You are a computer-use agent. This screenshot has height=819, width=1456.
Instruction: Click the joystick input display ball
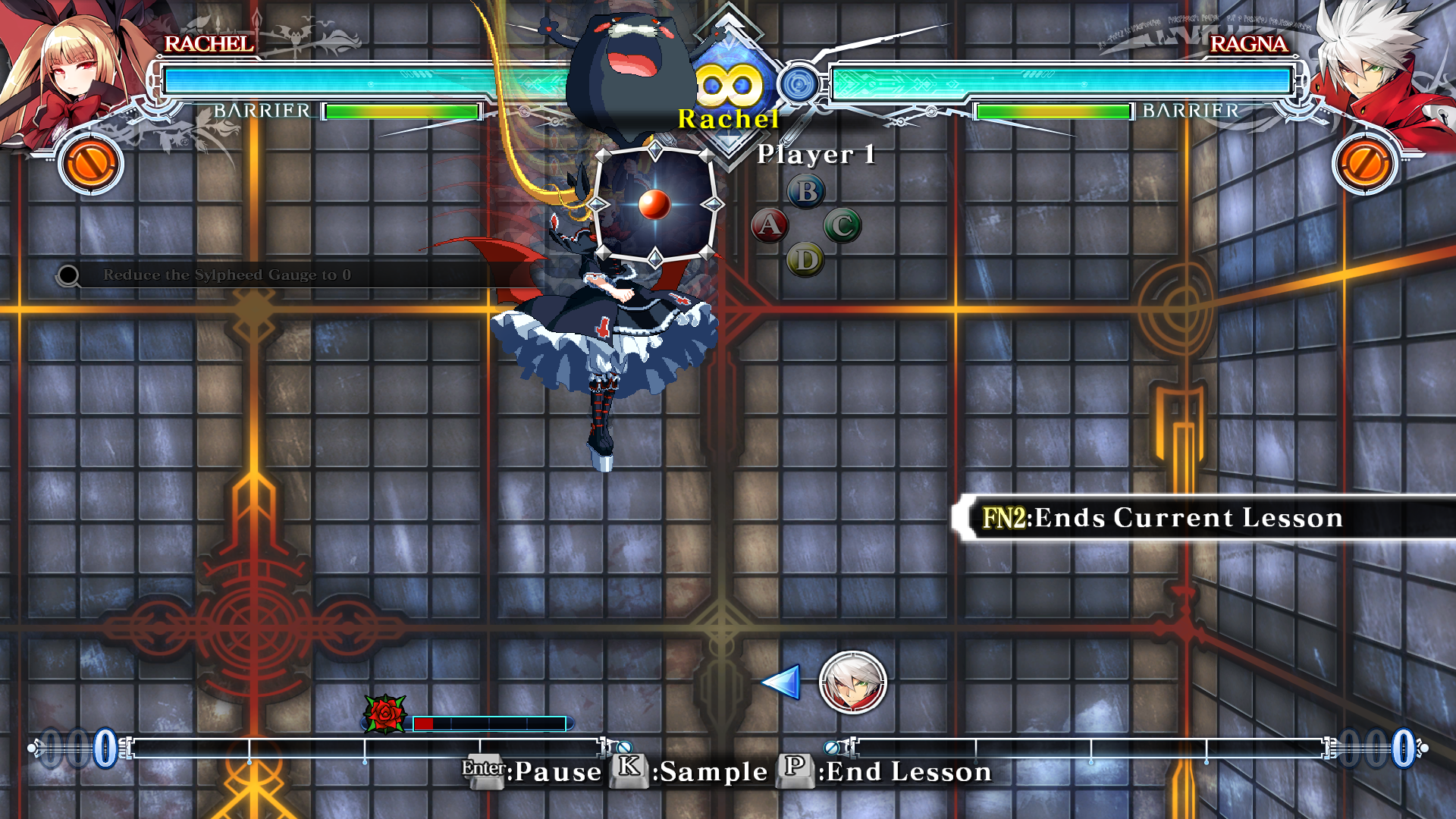(x=654, y=204)
